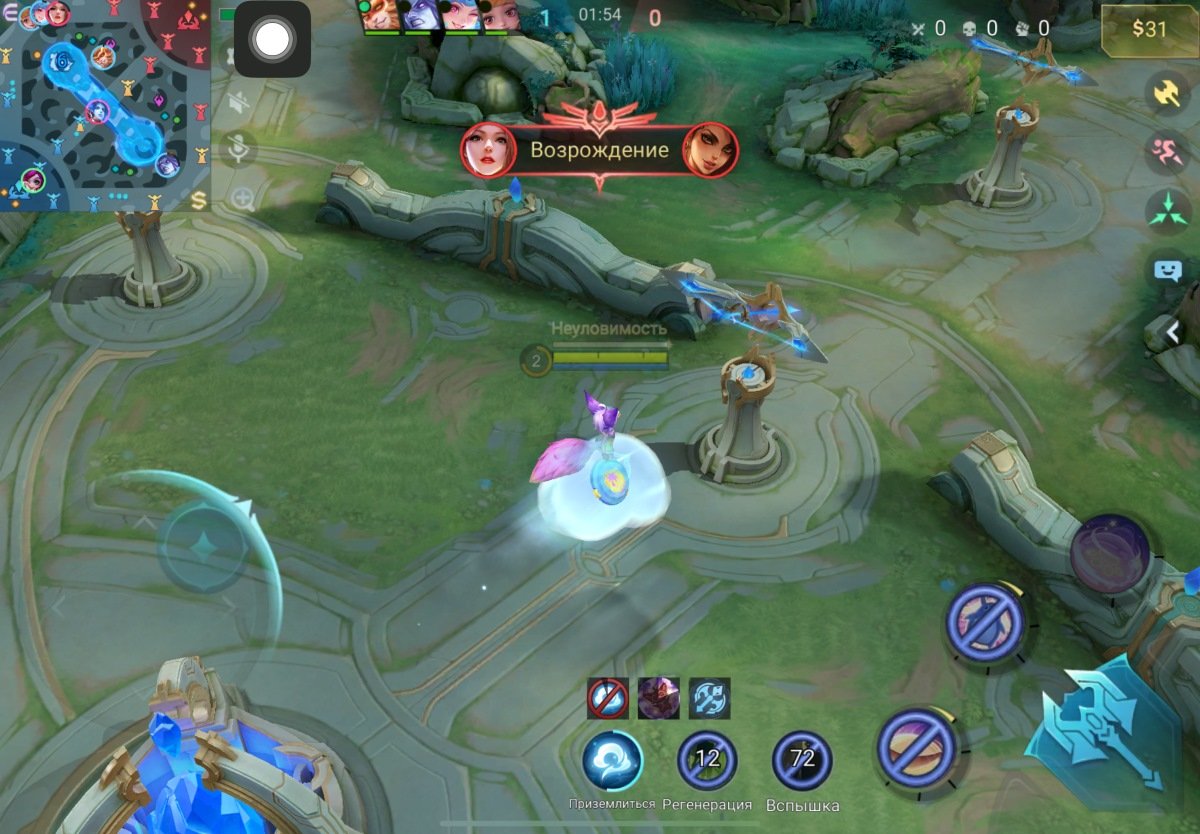Send the yellow axe attack signal
1200x834 pixels.
click(1166, 93)
